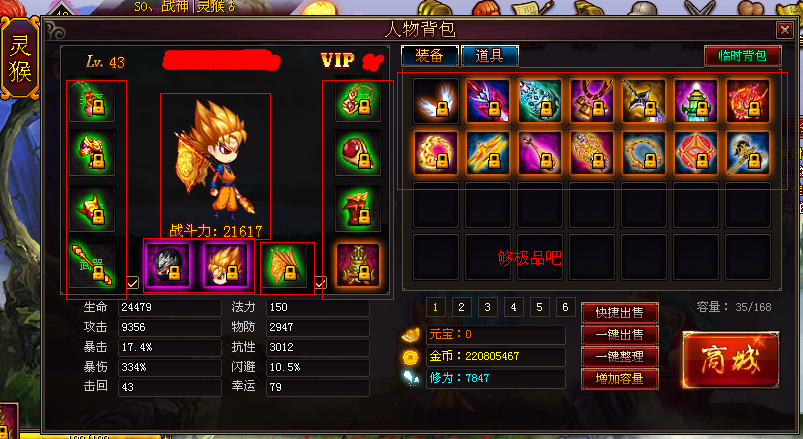
Task: Select the white wings item in bag
Action: point(436,101)
